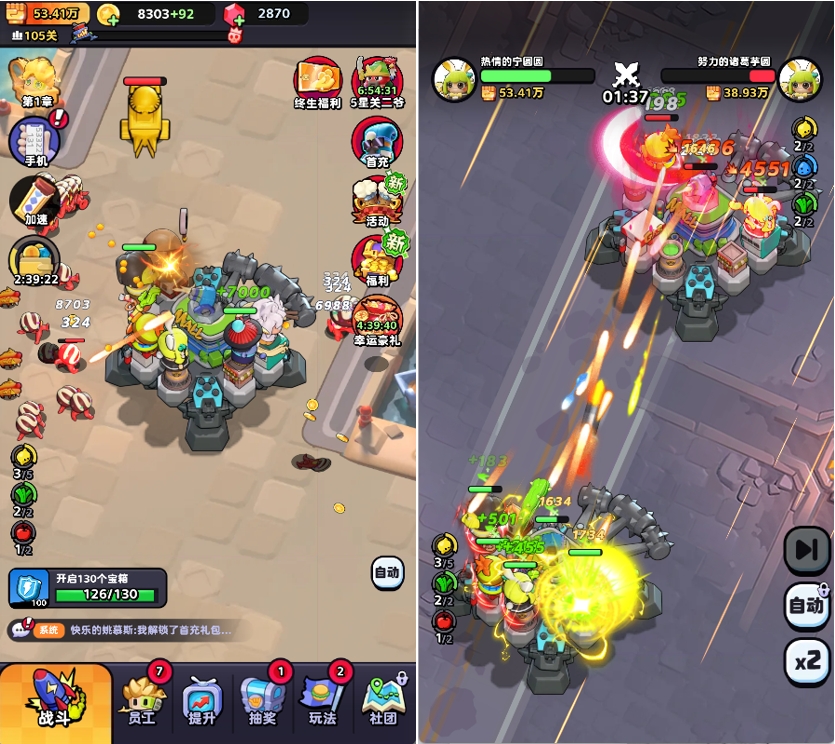Open the 手机 phone icon
The height and width of the screenshot is (744, 835).
pos(36,142)
